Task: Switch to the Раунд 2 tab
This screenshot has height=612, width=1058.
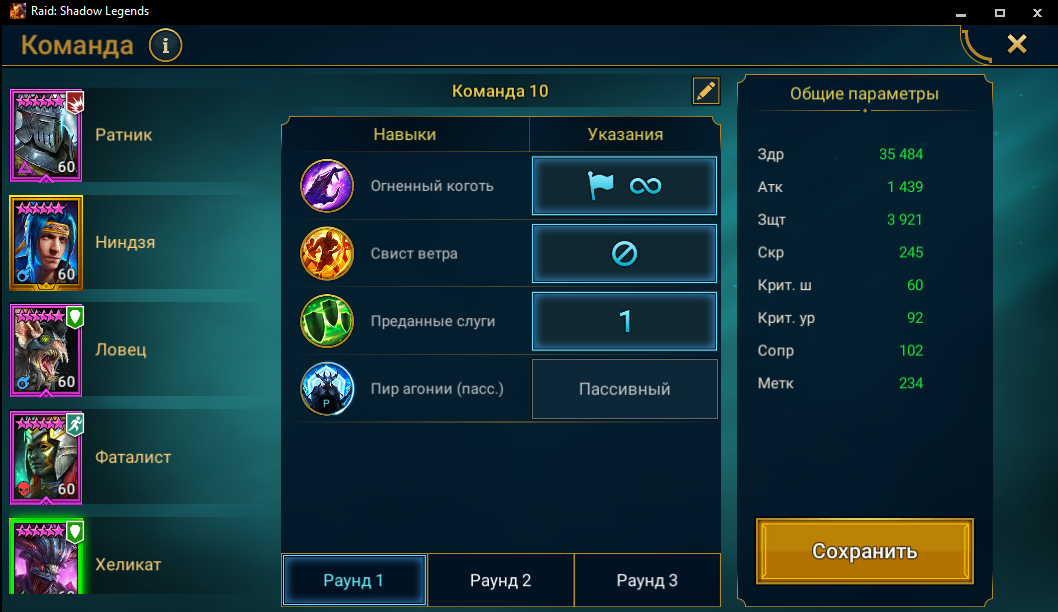Action: click(500, 580)
